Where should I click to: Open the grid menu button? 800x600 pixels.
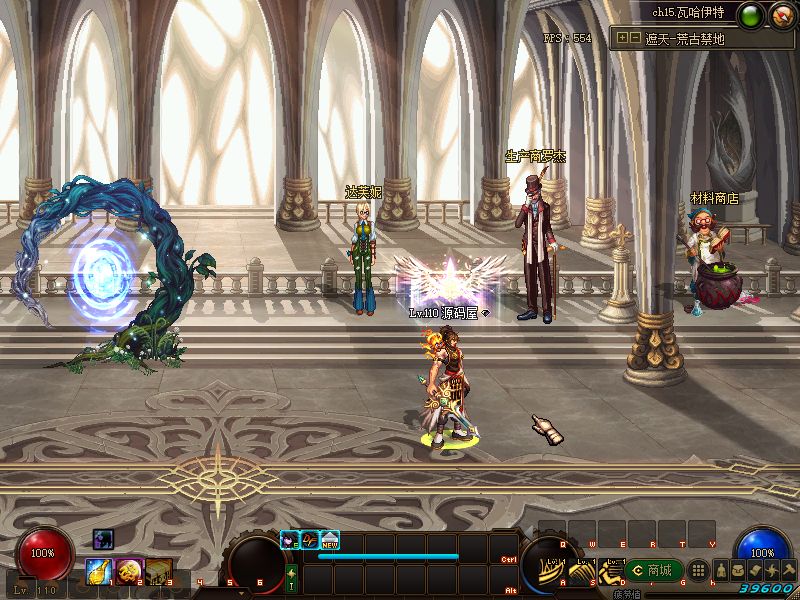pos(700,570)
